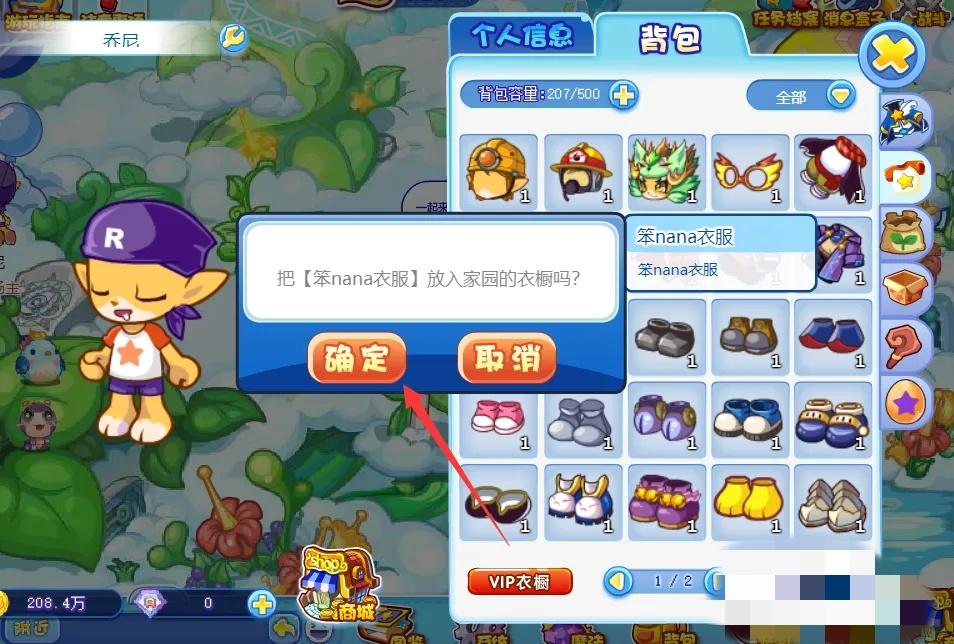
Task: Cancel with the 取消 button
Action: (506, 358)
